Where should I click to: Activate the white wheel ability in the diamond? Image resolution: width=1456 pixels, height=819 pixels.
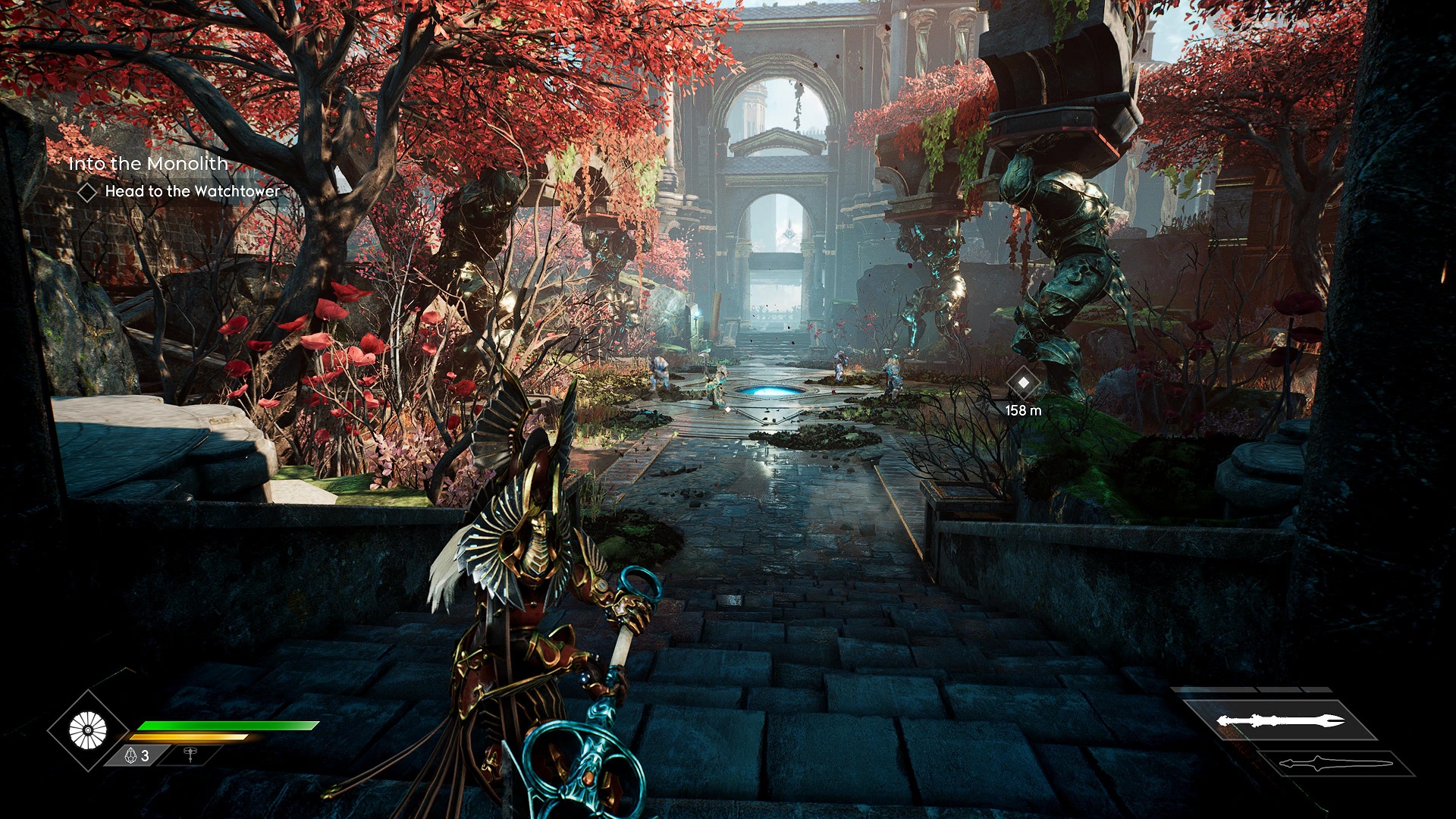point(88,731)
